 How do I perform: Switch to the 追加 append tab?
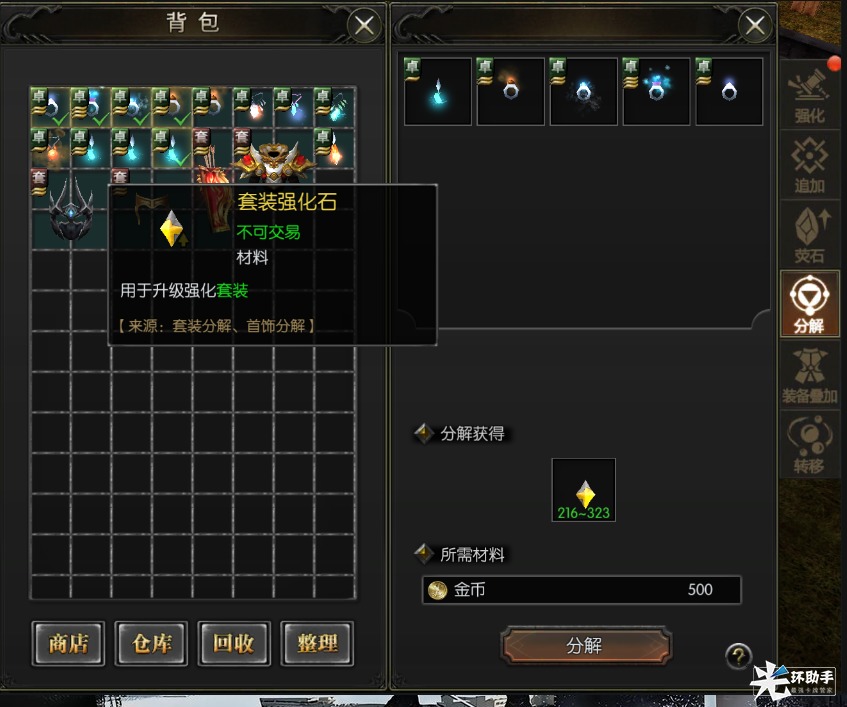click(809, 164)
